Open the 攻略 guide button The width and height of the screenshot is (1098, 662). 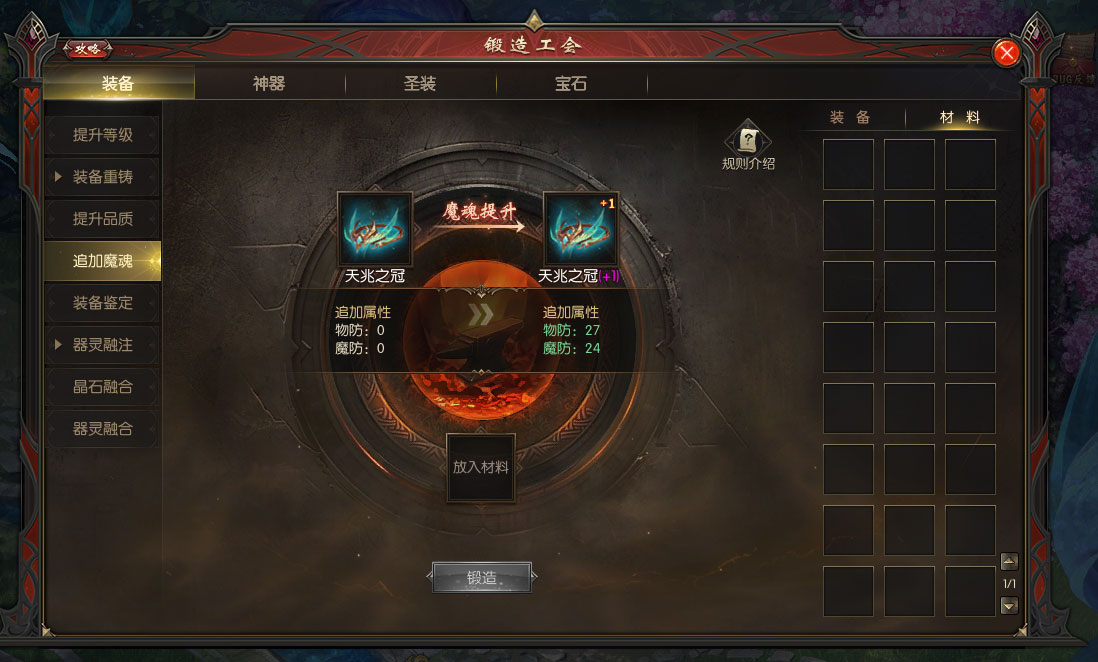pos(88,48)
